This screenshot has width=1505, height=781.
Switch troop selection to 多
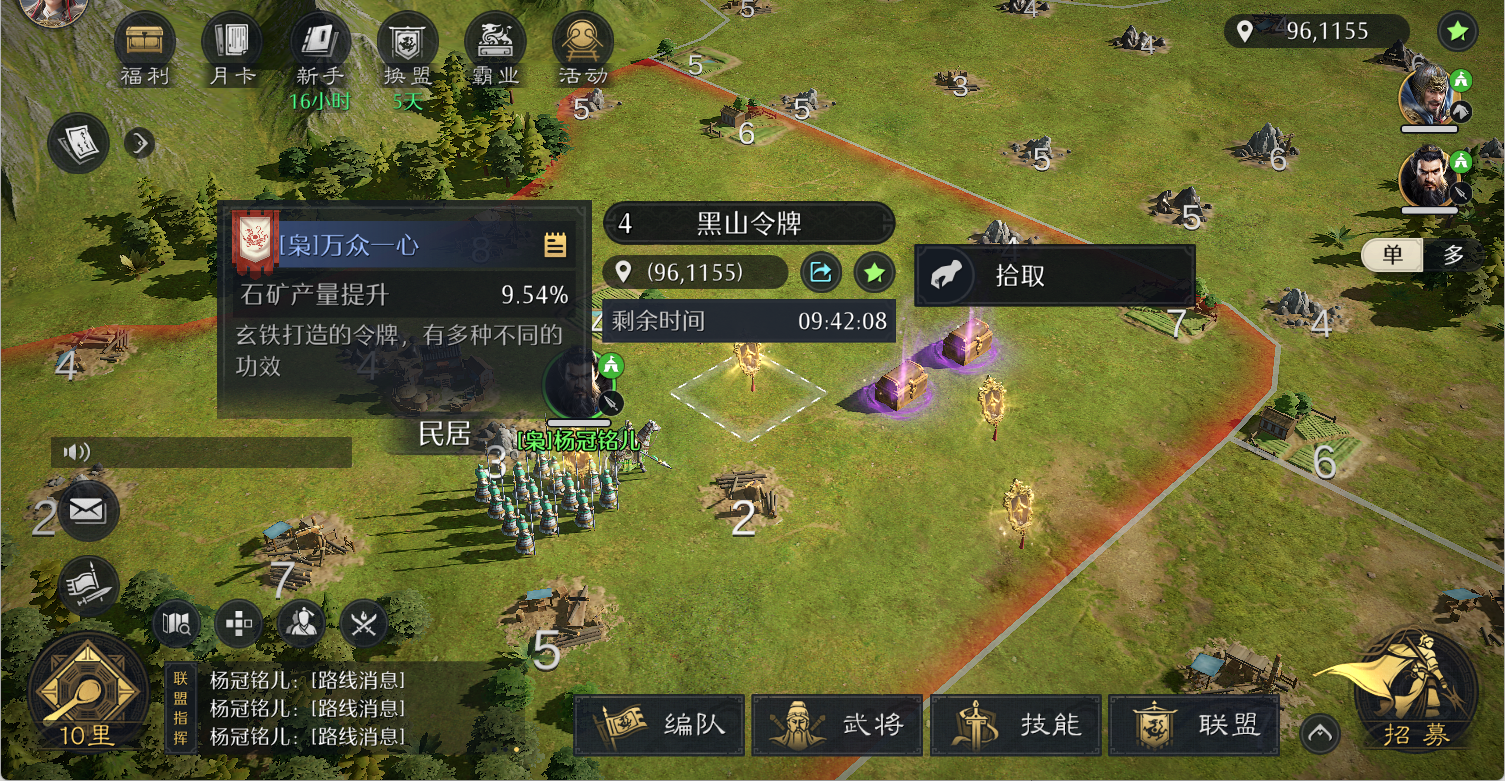click(1453, 255)
